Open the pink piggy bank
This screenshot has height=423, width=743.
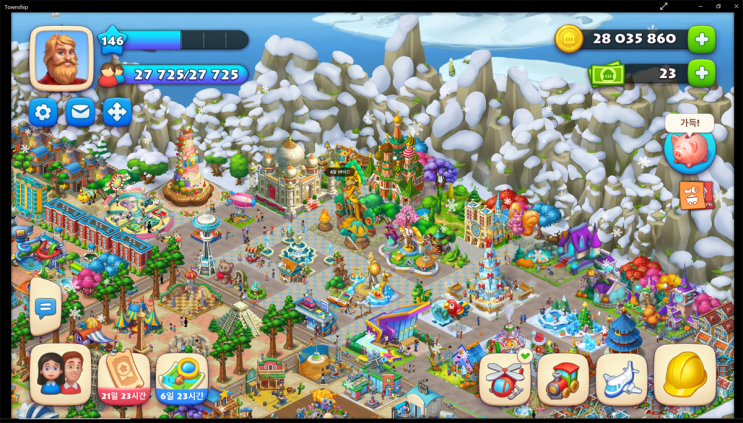click(x=689, y=150)
